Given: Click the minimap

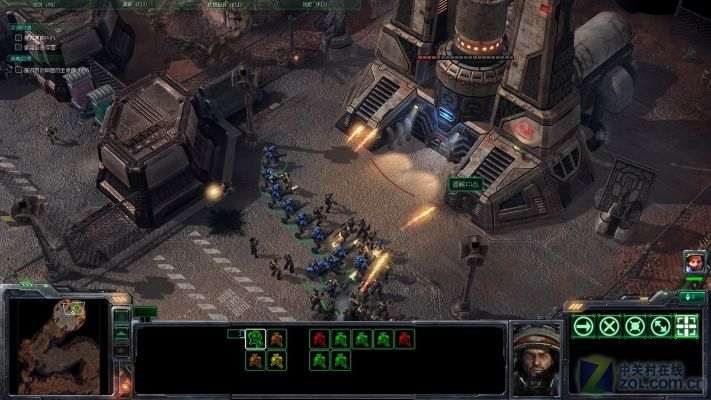Looking at the screenshot, I should click(x=59, y=340).
